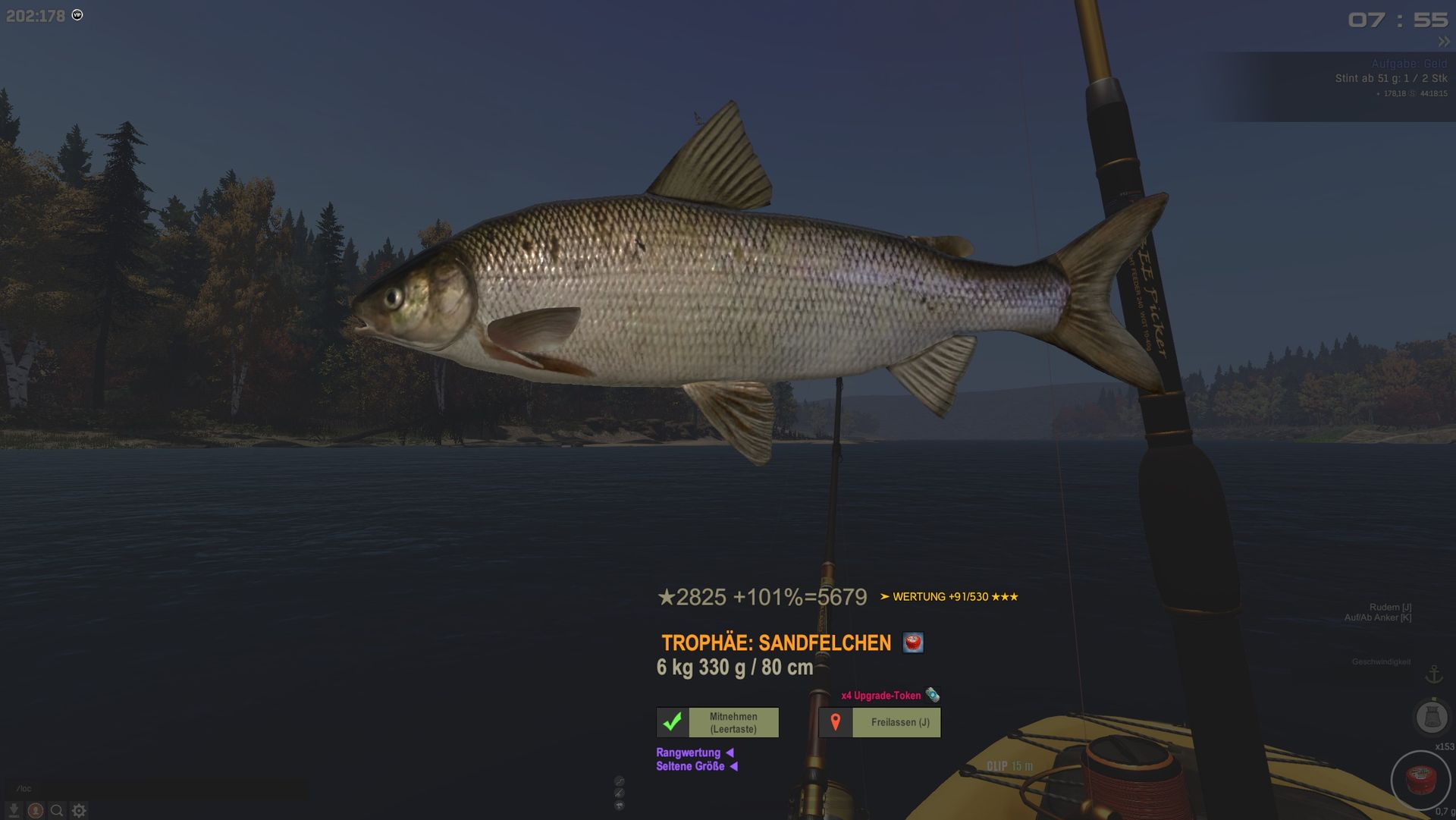The height and width of the screenshot is (820, 1456).
Task: Click the download arrow icon
Action: point(14,810)
